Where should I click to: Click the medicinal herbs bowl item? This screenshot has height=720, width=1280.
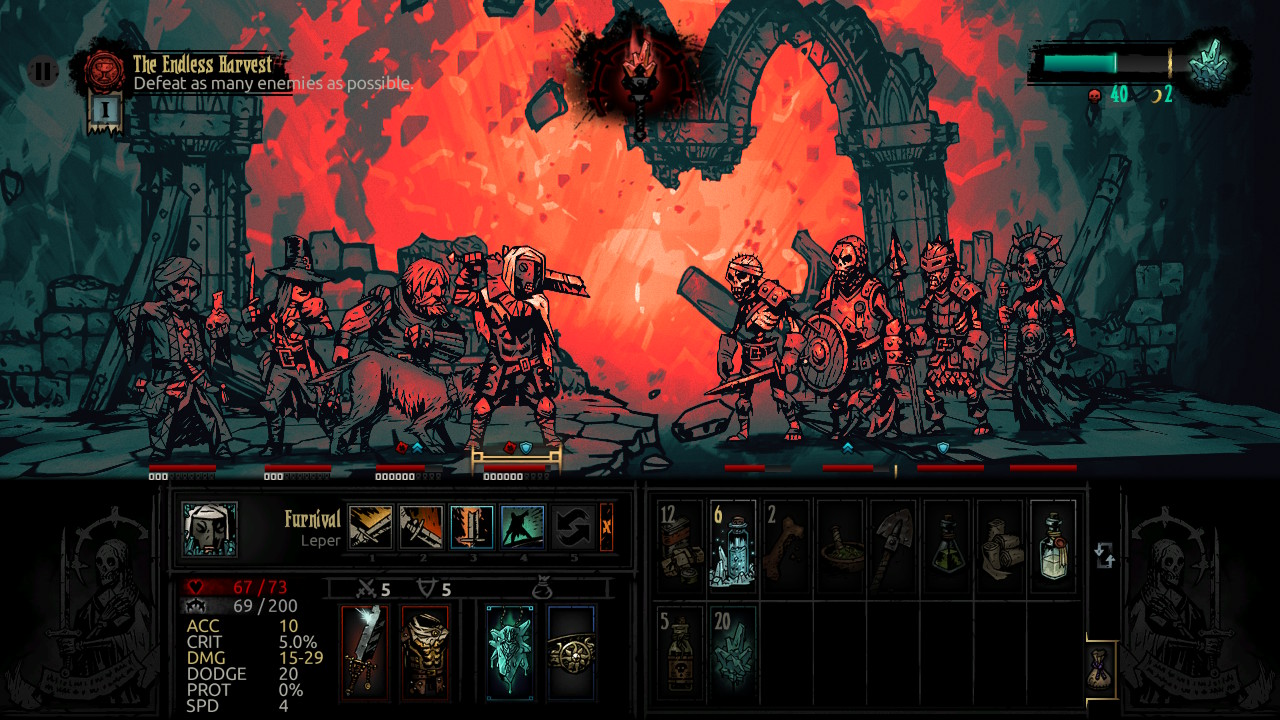coord(841,545)
